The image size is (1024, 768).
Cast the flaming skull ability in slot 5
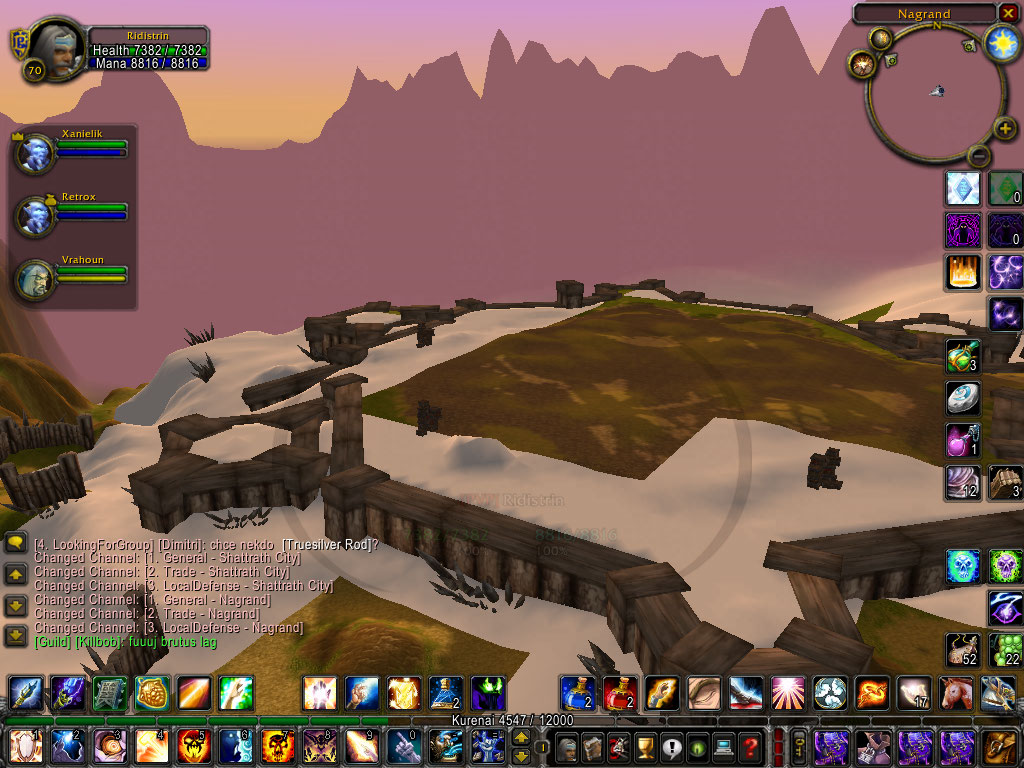pyautogui.click(x=192, y=747)
